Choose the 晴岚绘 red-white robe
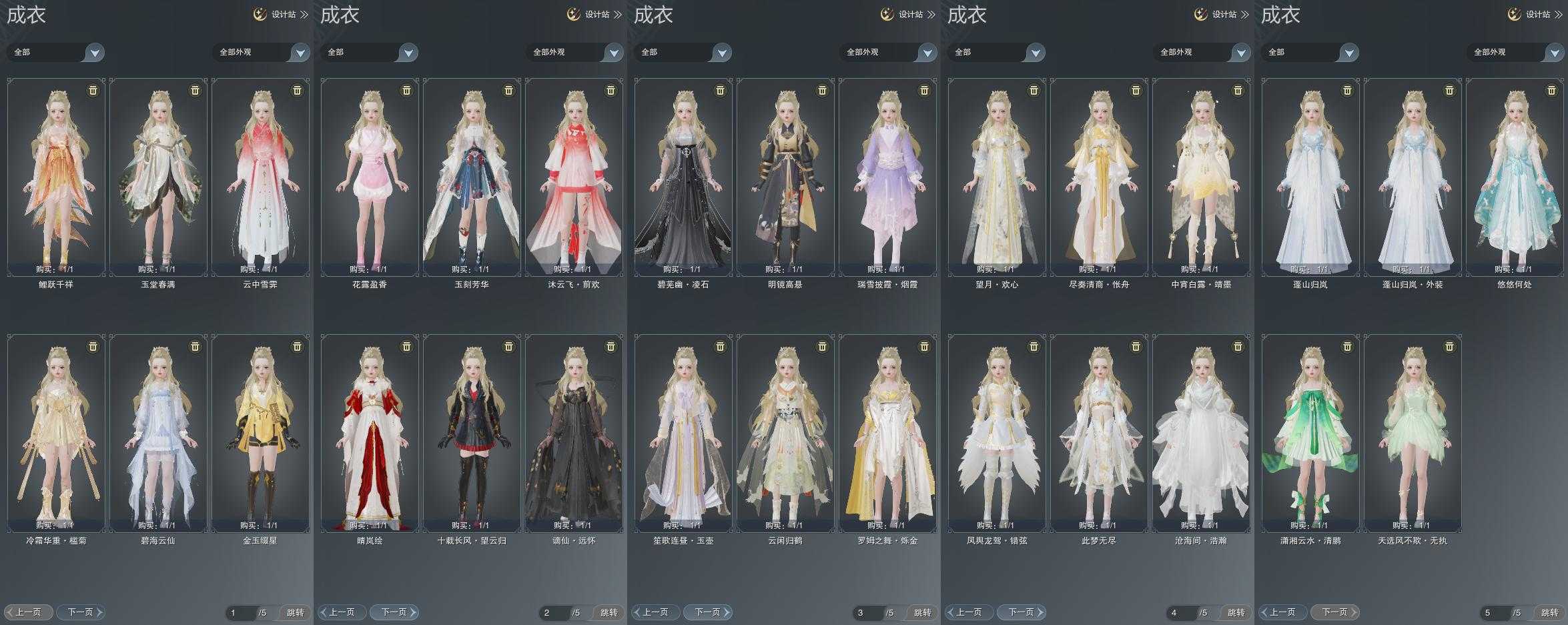 click(x=370, y=433)
